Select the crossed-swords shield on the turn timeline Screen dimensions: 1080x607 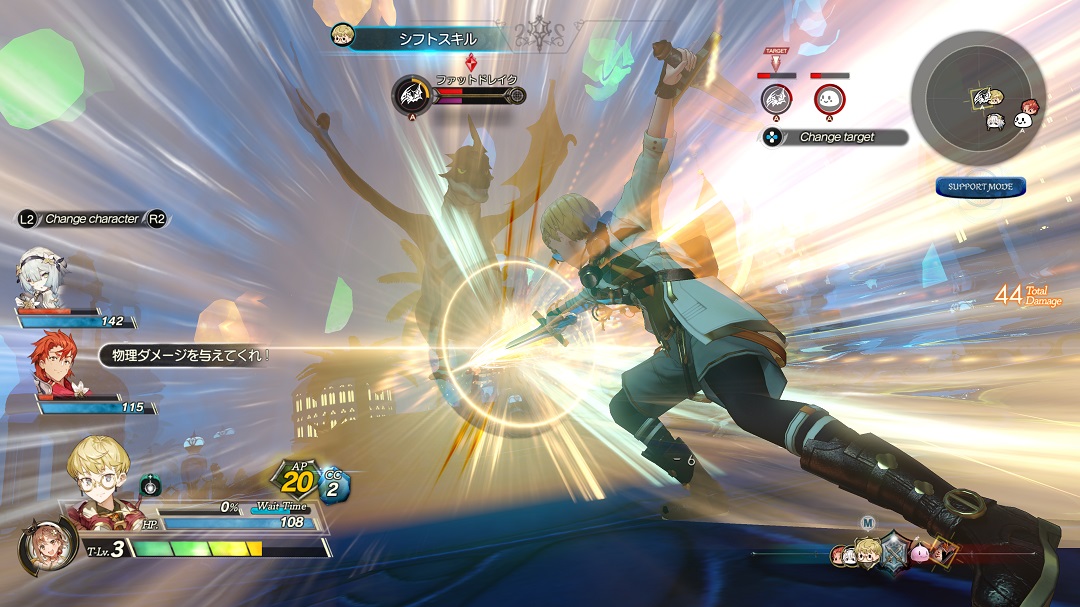tap(892, 551)
